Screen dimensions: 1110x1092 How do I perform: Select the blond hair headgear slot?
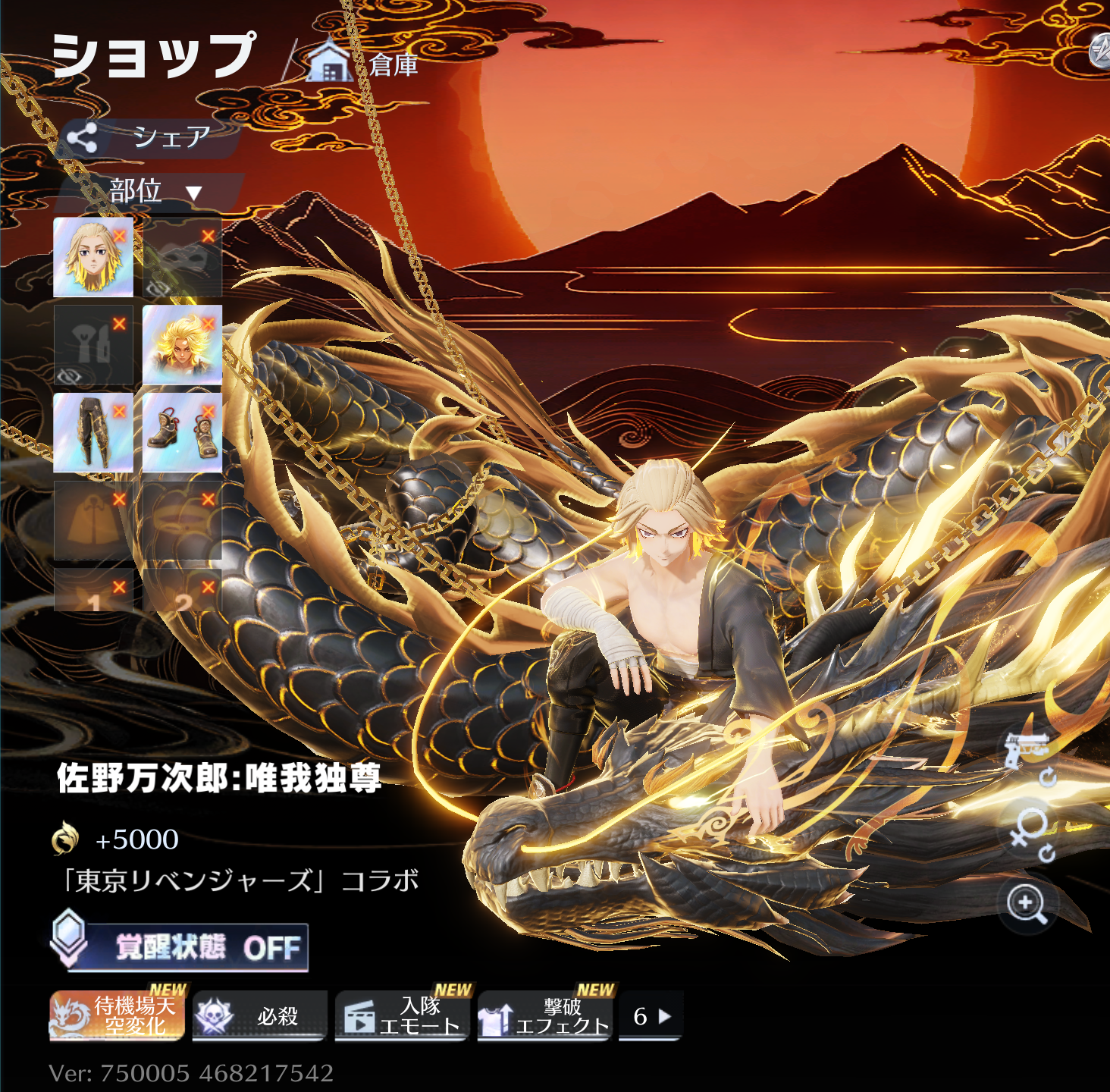click(92, 257)
